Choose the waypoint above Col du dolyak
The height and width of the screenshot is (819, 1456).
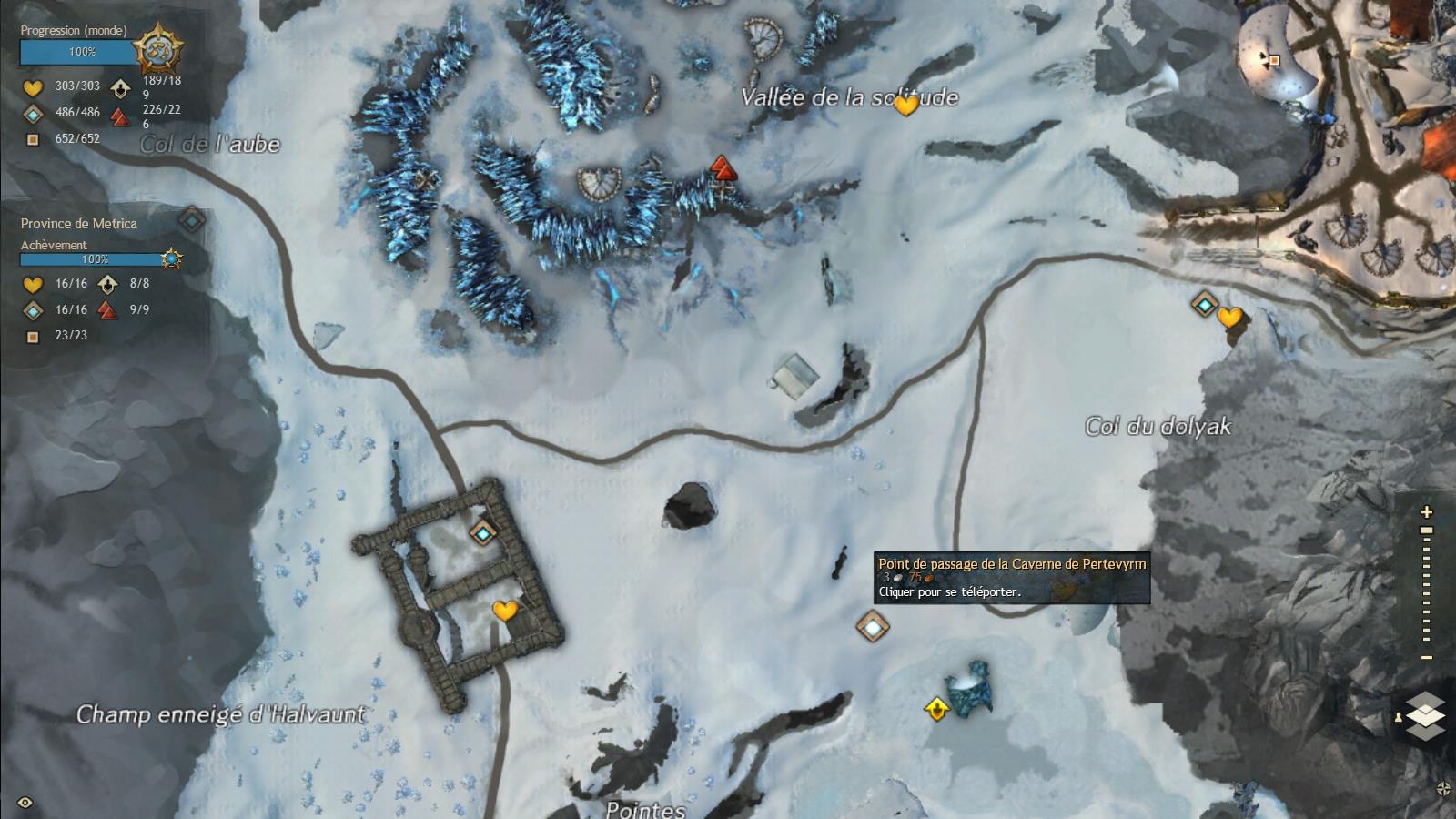click(x=1205, y=304)
